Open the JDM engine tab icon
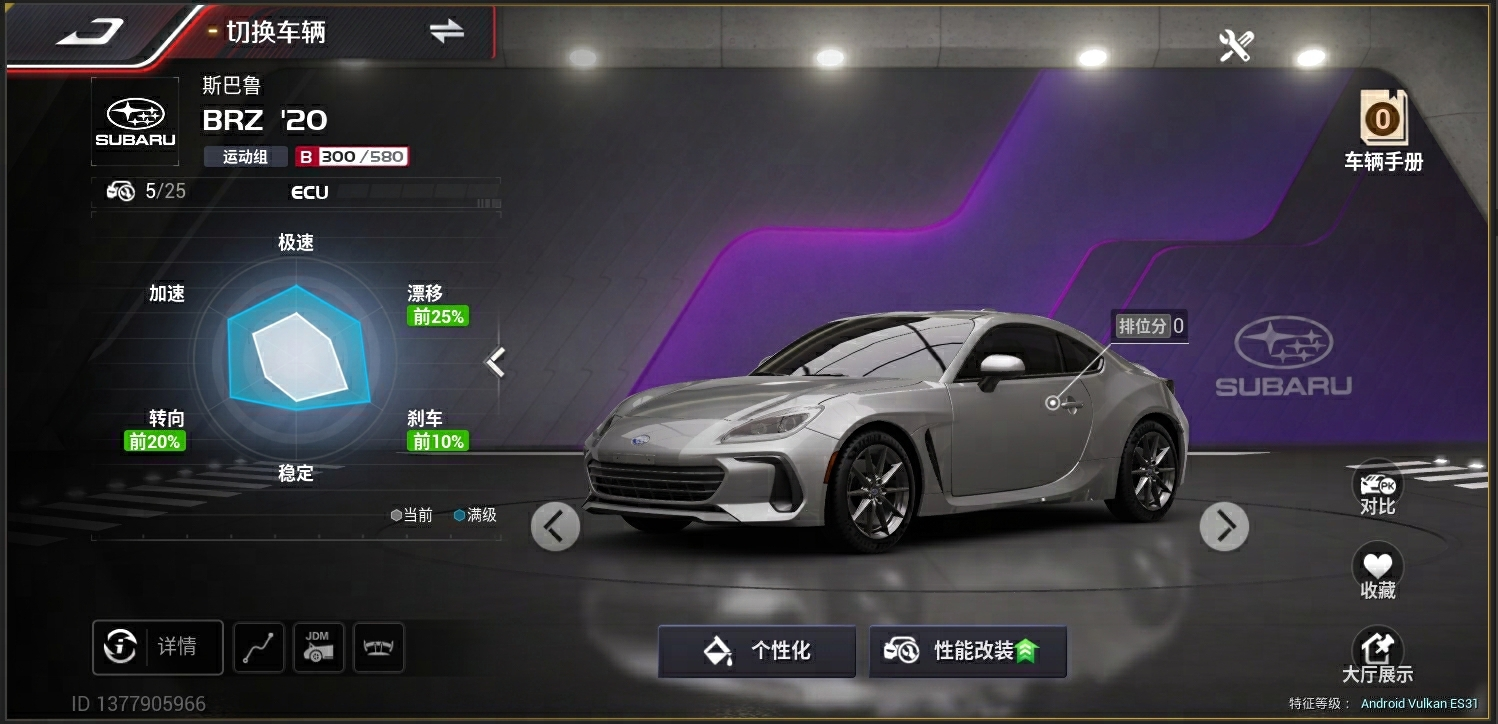 click(319, 648)
